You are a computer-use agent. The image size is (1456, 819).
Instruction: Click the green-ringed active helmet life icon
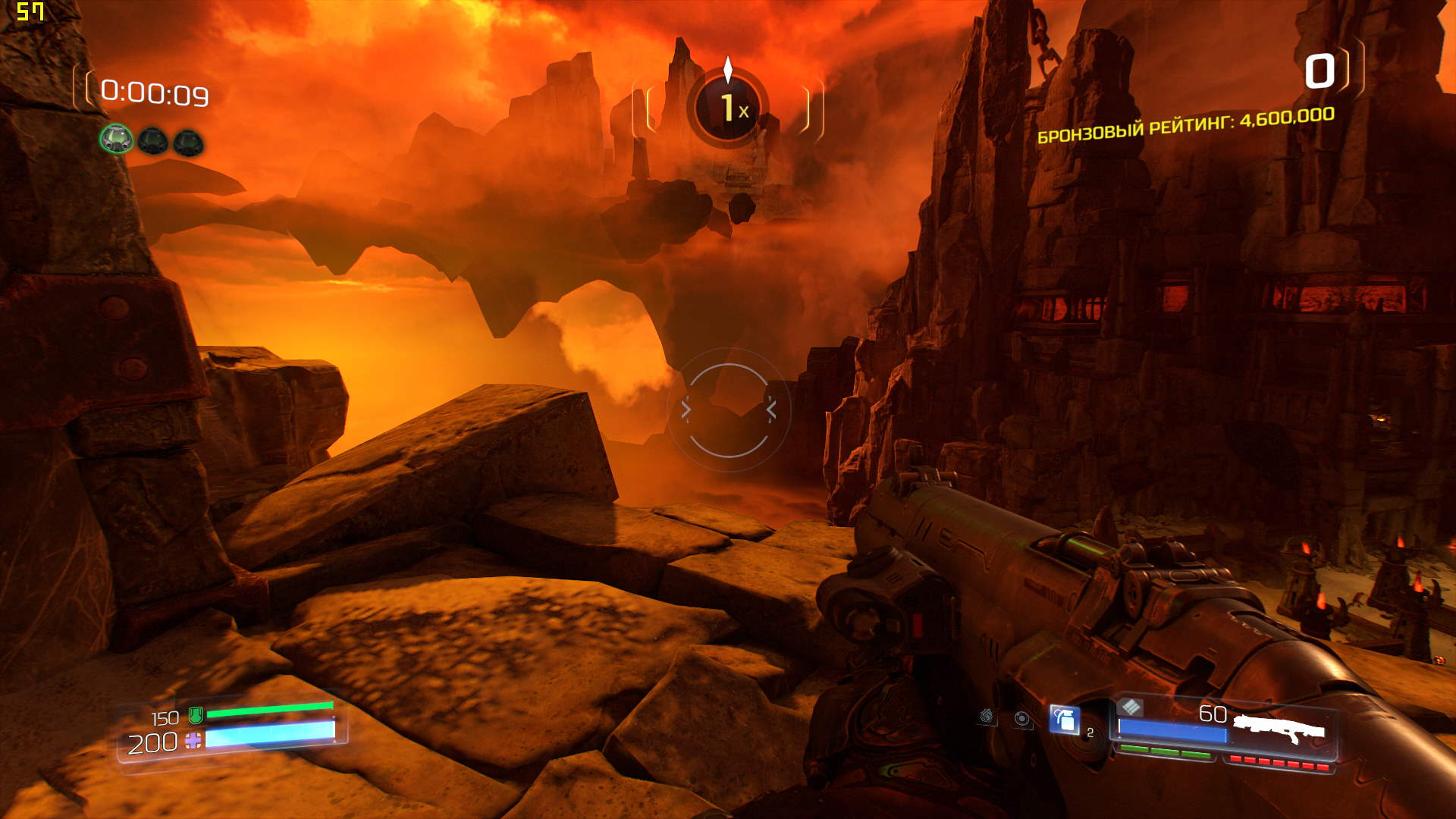pyautogui.click(x=116, y=140)
